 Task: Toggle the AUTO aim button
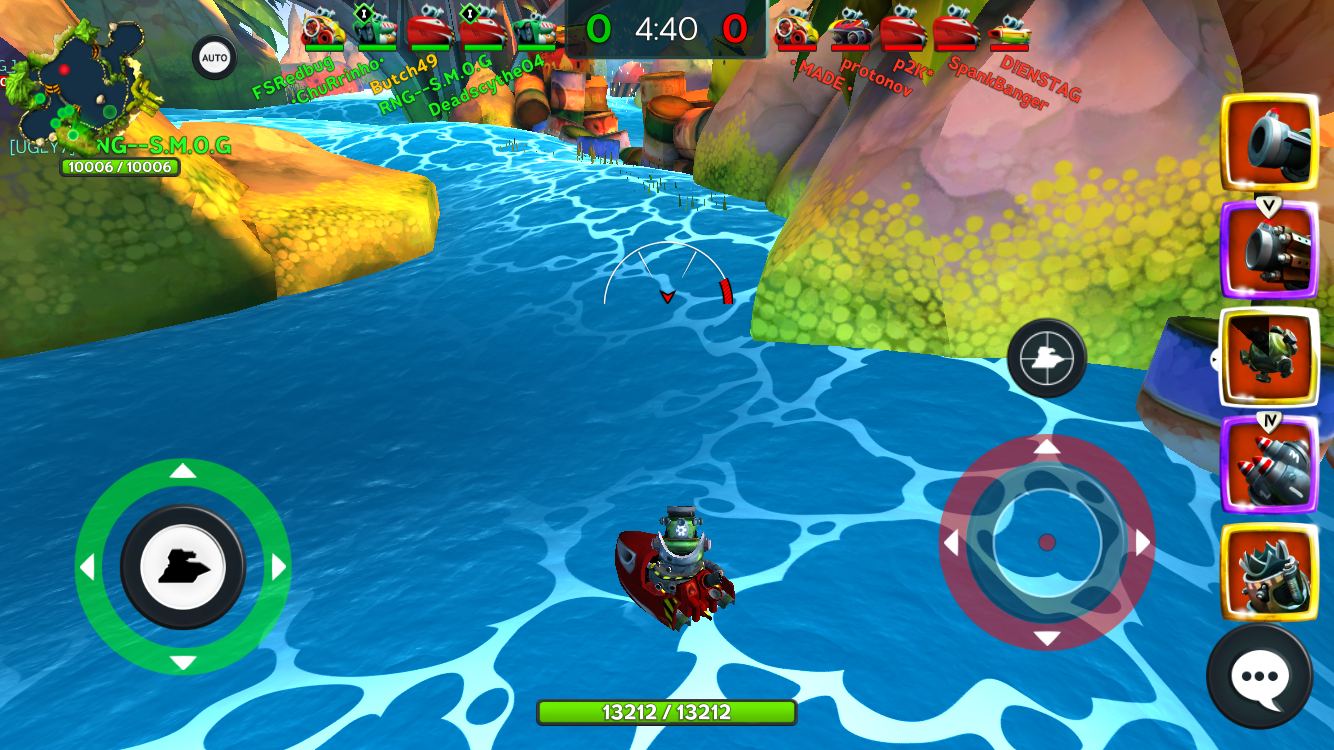point(214,58)
